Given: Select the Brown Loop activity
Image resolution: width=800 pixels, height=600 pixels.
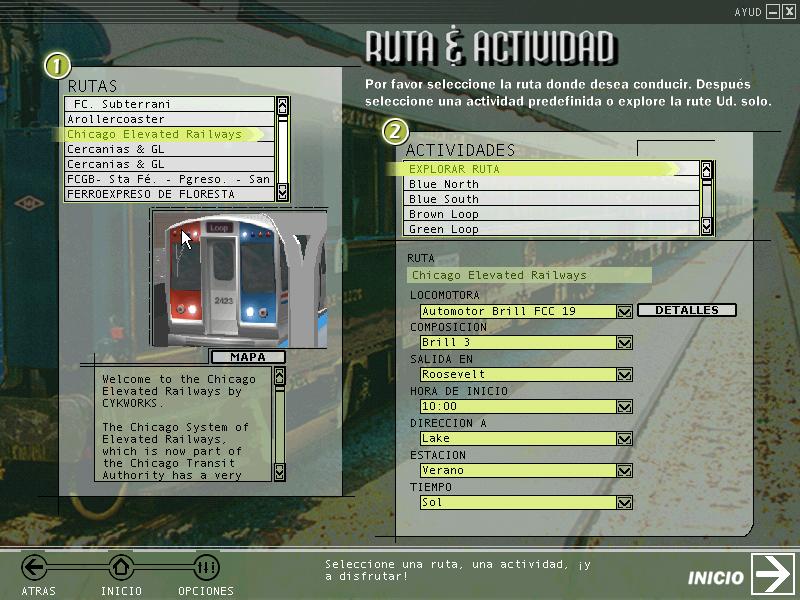Looking at the screenshot, I should [550, 214].
